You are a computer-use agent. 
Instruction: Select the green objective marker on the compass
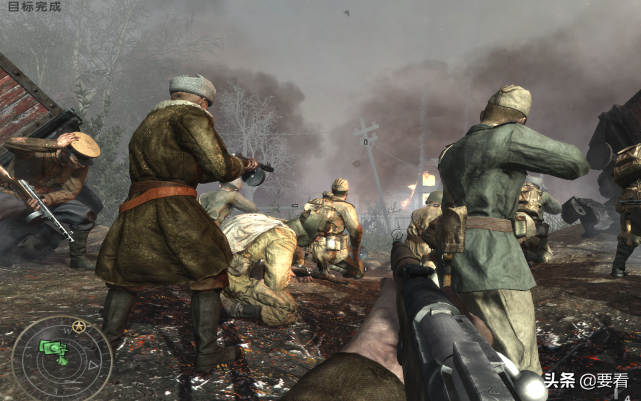53,347
